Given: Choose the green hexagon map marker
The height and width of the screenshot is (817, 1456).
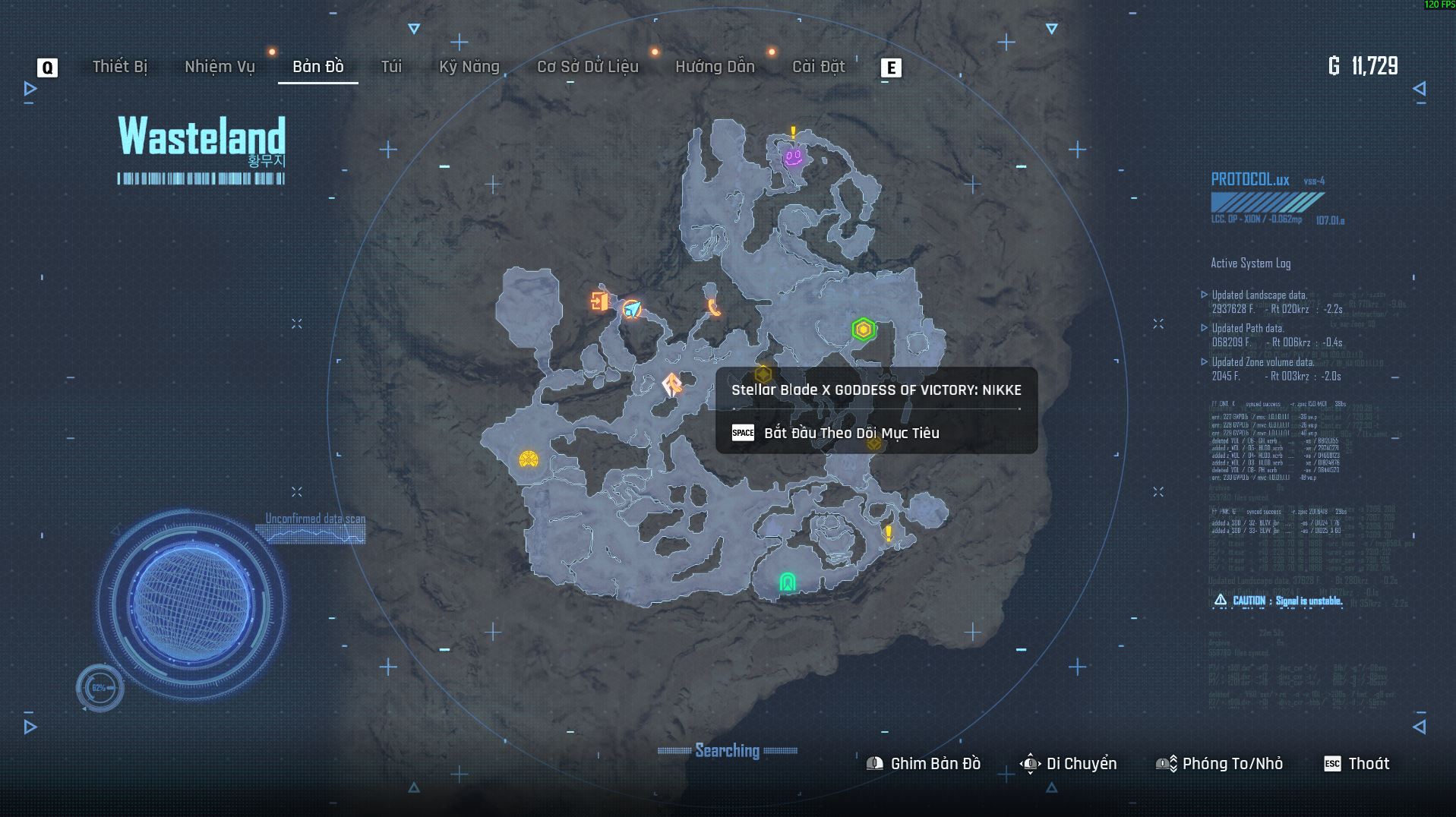Looking at the screenshot, I should (x=863, y=330).
